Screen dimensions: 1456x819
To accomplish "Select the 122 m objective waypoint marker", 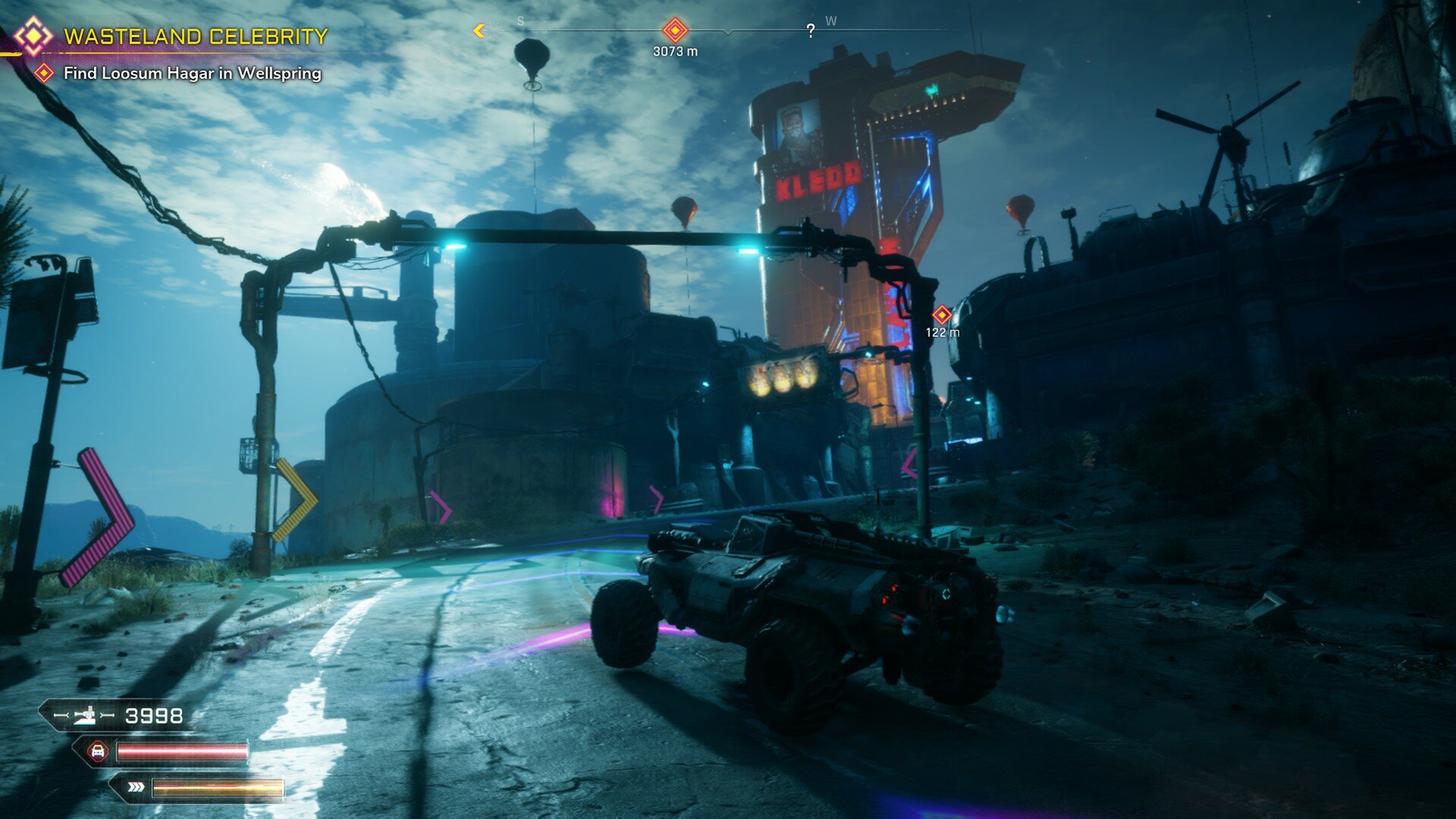I will 942,315.
